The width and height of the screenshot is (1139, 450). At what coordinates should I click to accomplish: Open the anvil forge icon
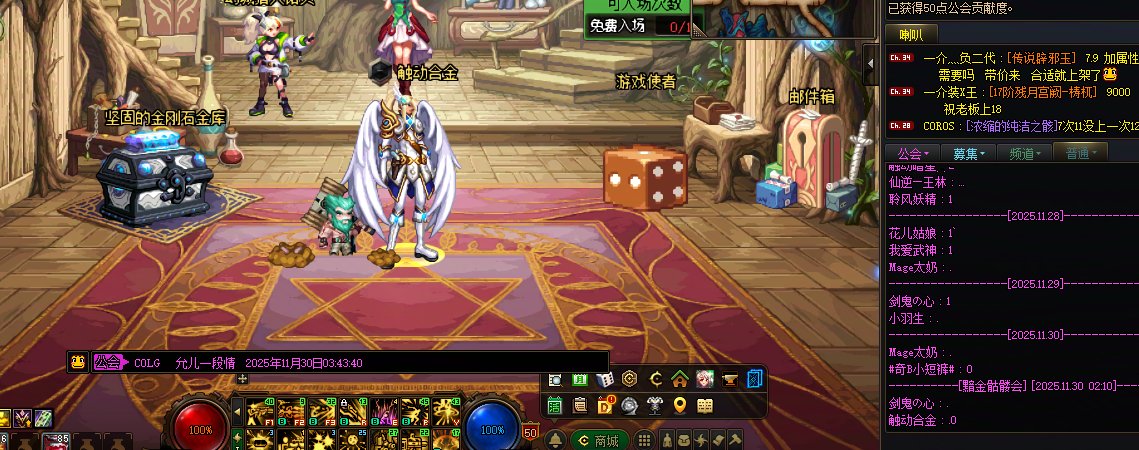pyautogui.click(x=730, y=379)
